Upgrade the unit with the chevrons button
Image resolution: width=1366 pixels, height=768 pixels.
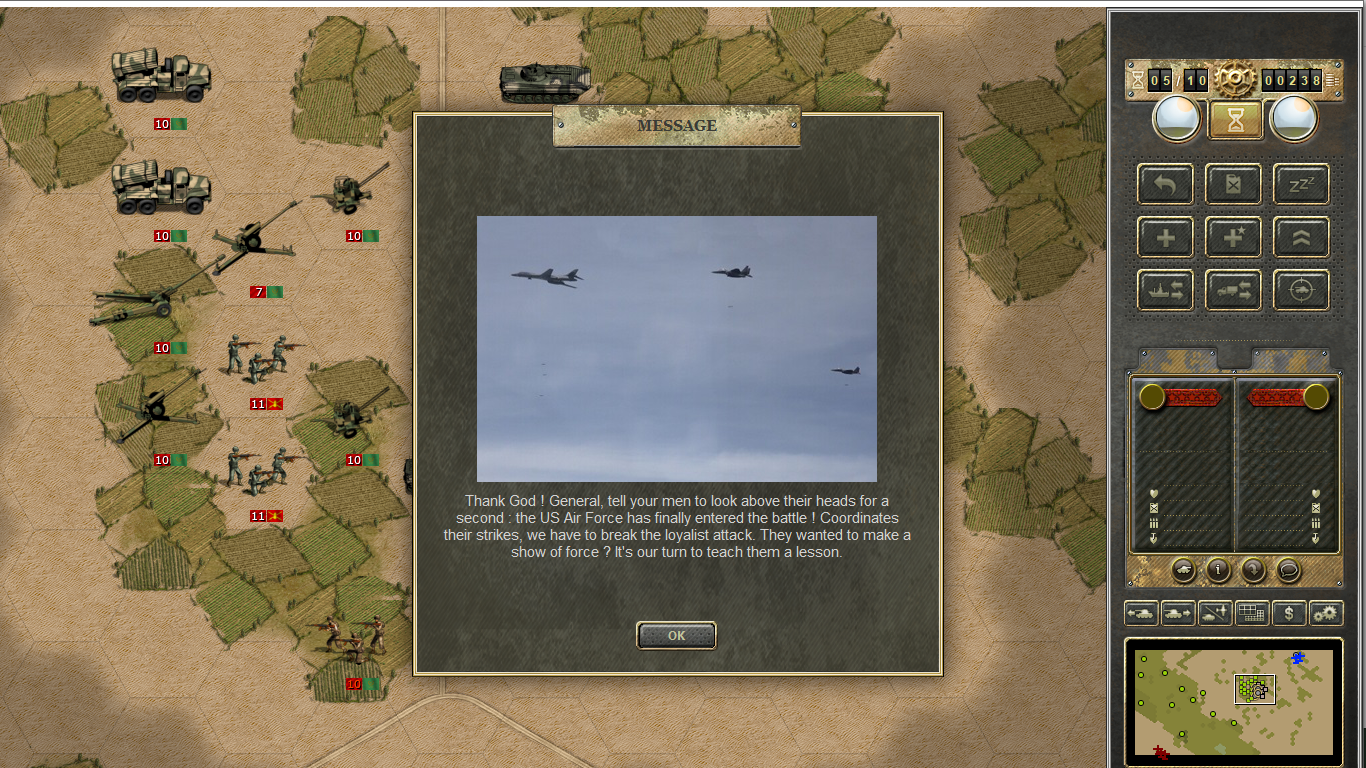tap(1301, 238)
